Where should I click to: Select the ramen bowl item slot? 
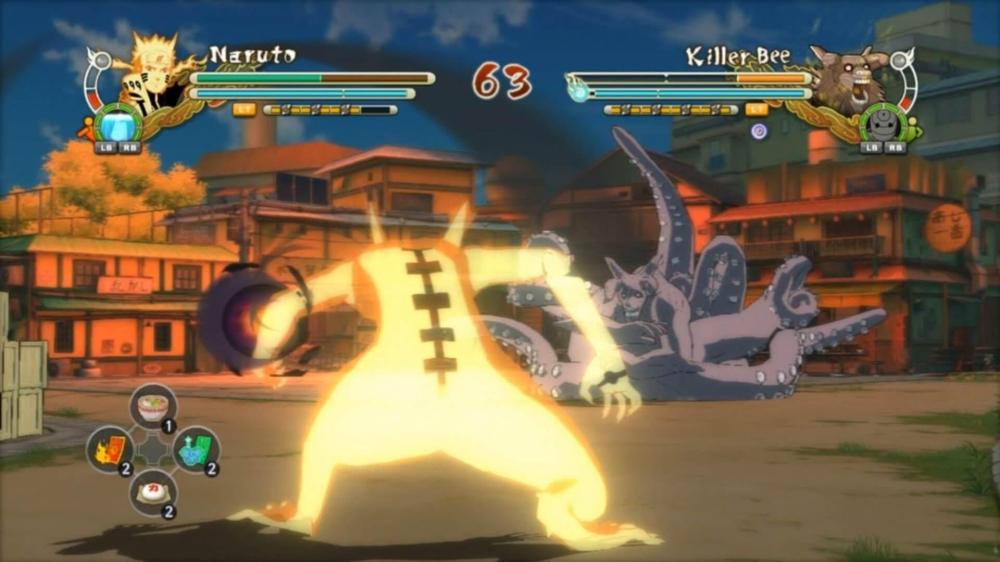pyautogui.click(x=153, y=405)
